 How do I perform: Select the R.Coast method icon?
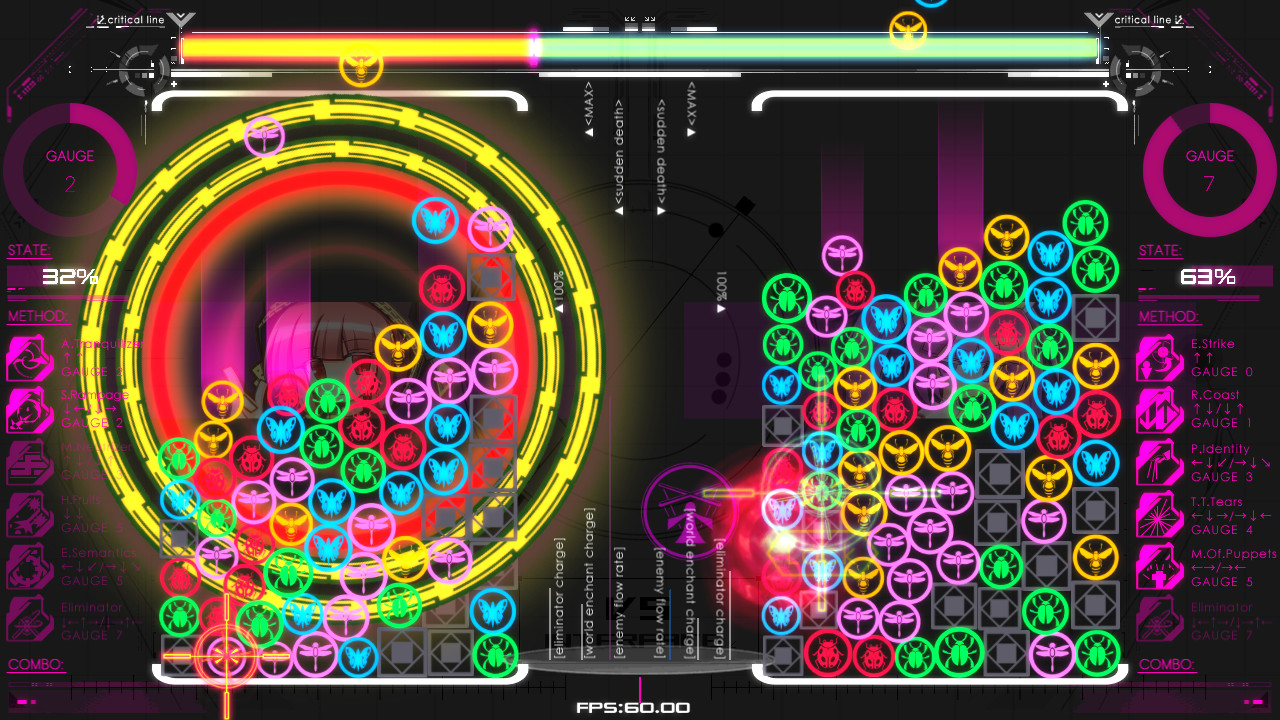(x=1160, y=409)
